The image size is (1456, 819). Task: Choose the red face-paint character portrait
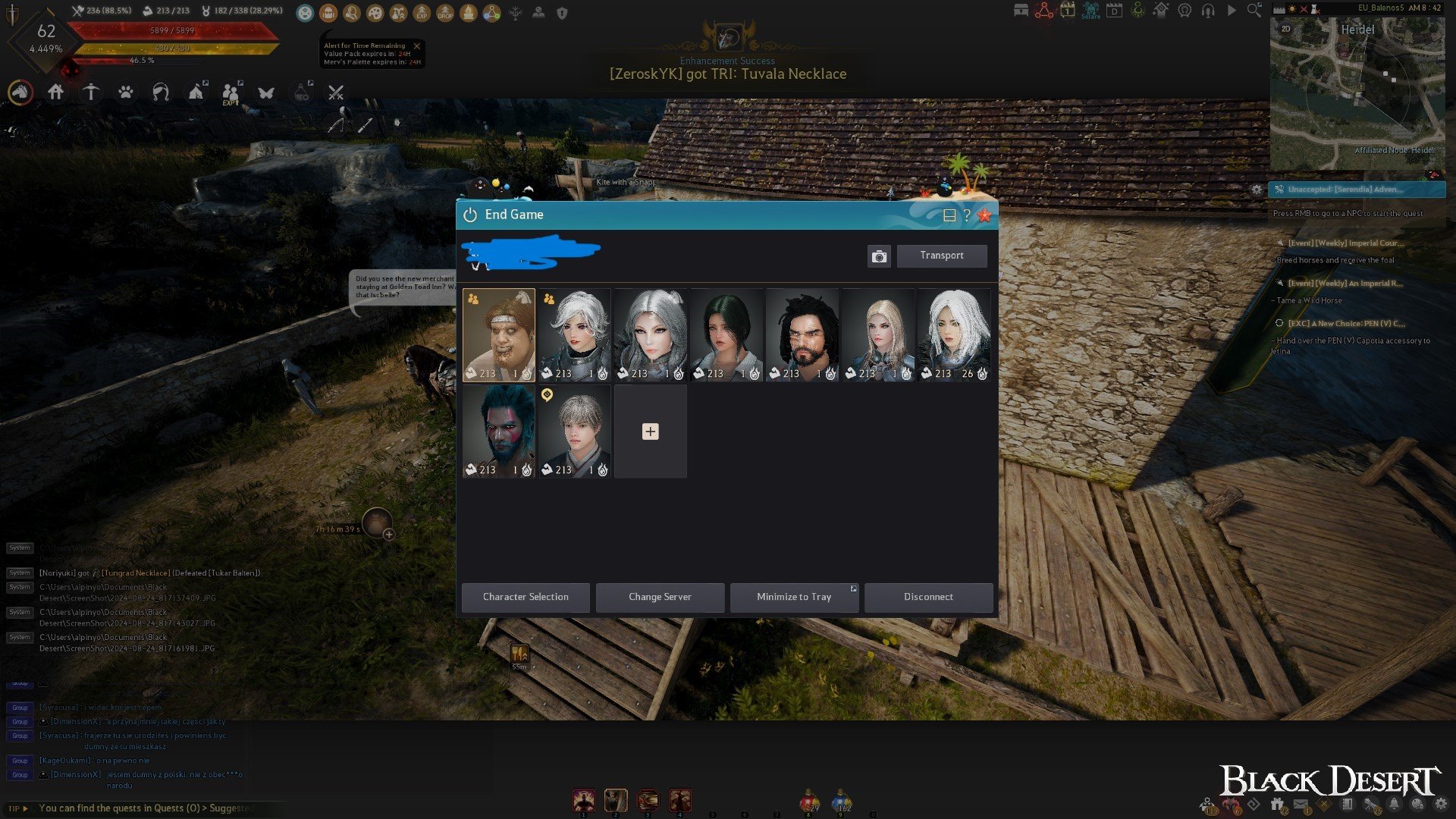click(x=498, y=431)
